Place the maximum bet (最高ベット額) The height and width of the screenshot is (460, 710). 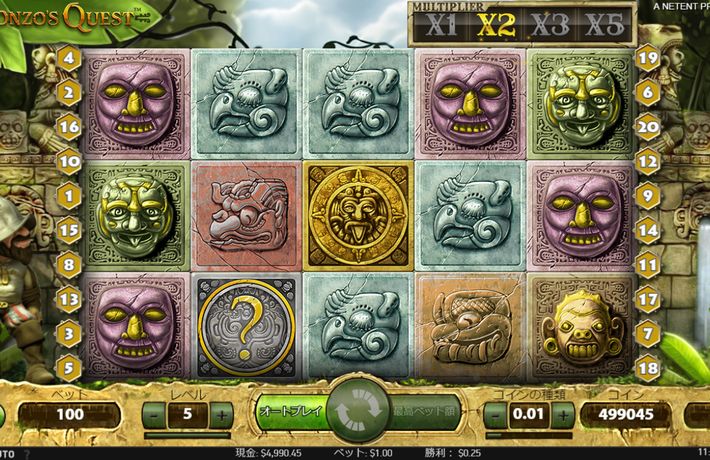[x=423, y=411]
